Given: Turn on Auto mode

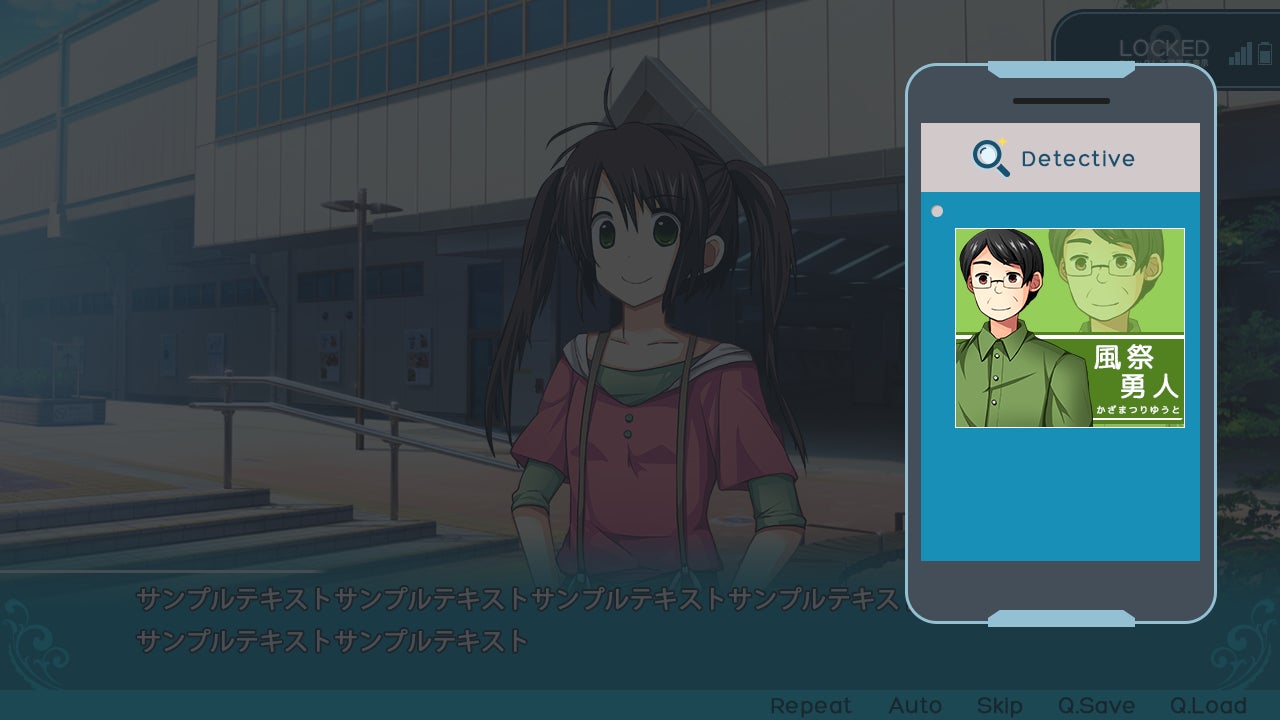Looking at the screenshot, I should tap(915, 706).
